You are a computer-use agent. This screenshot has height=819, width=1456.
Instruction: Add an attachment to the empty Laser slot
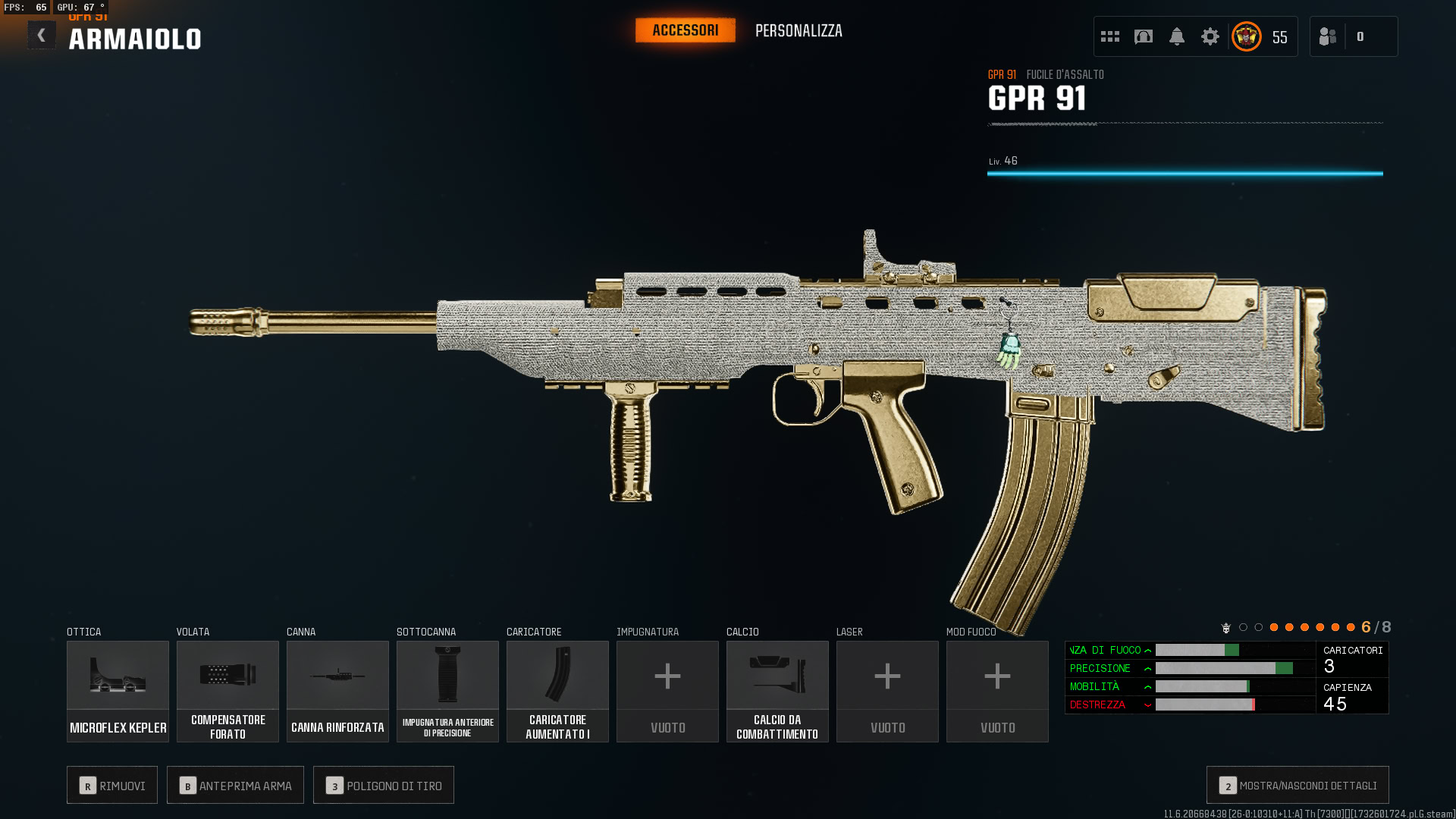(x=887, y=691)
